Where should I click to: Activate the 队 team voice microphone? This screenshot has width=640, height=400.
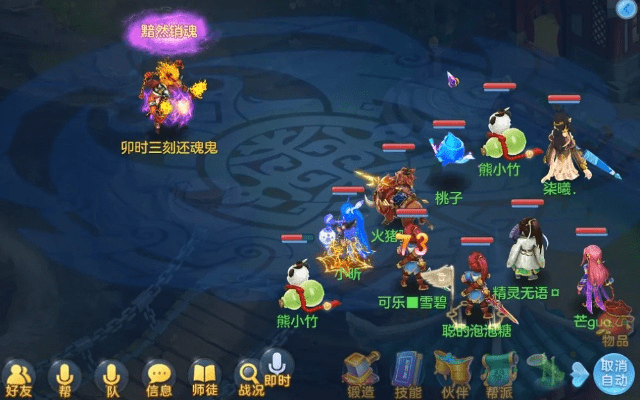pyautogui.click(x=110, y=377)
